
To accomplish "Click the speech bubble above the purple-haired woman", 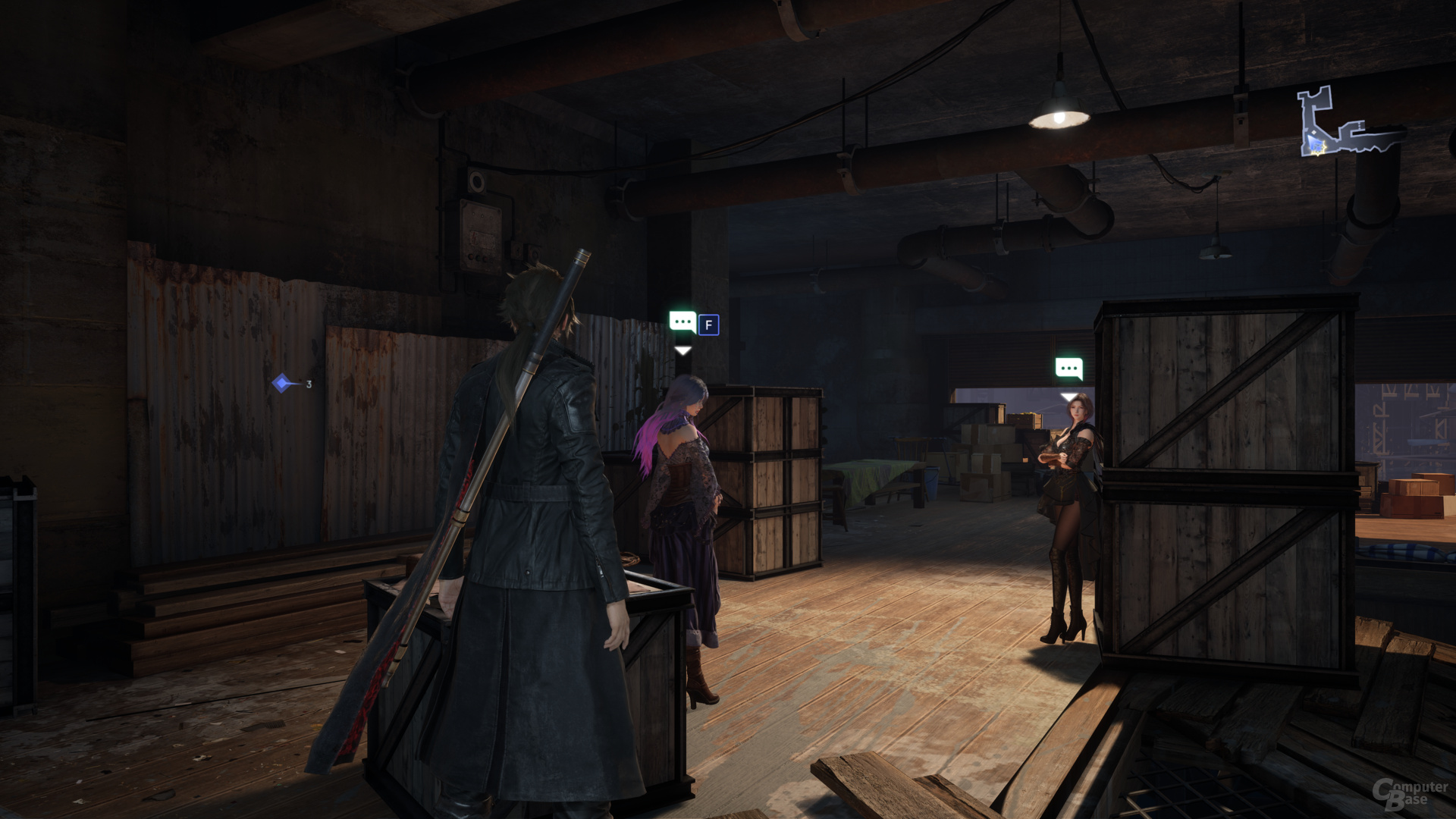I will (682, 322).
